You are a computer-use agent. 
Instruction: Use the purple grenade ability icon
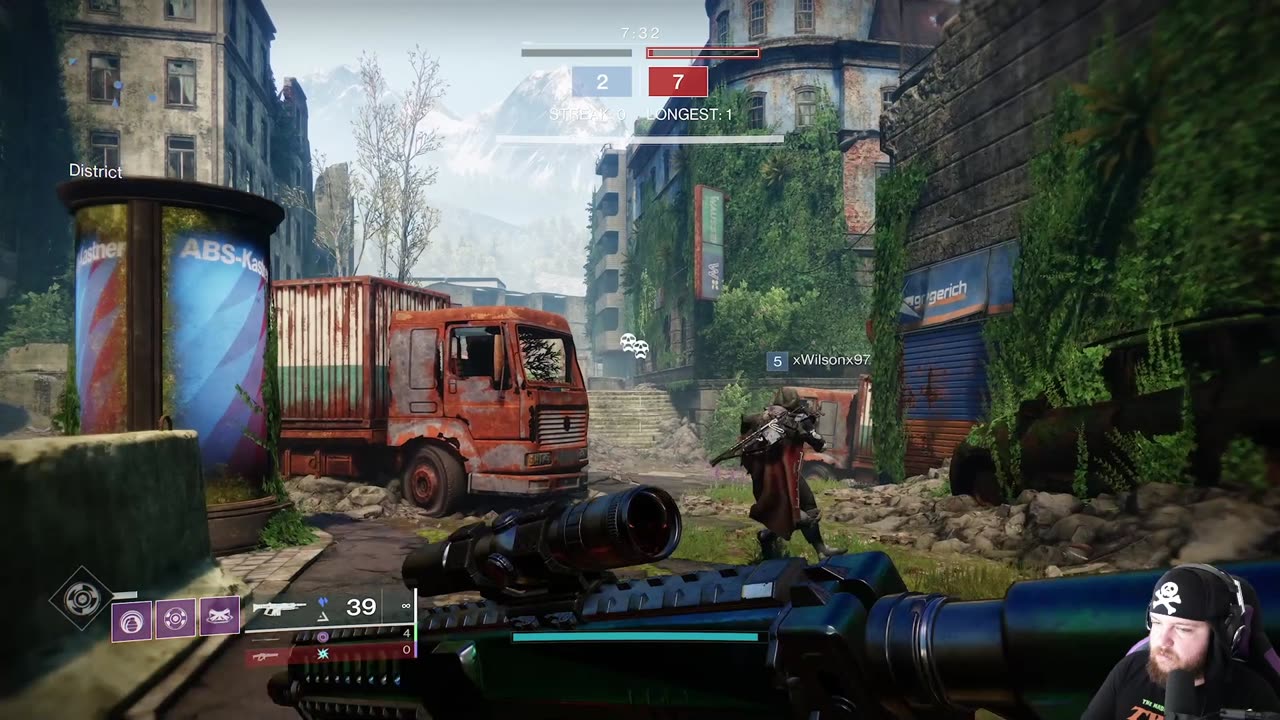131,618
